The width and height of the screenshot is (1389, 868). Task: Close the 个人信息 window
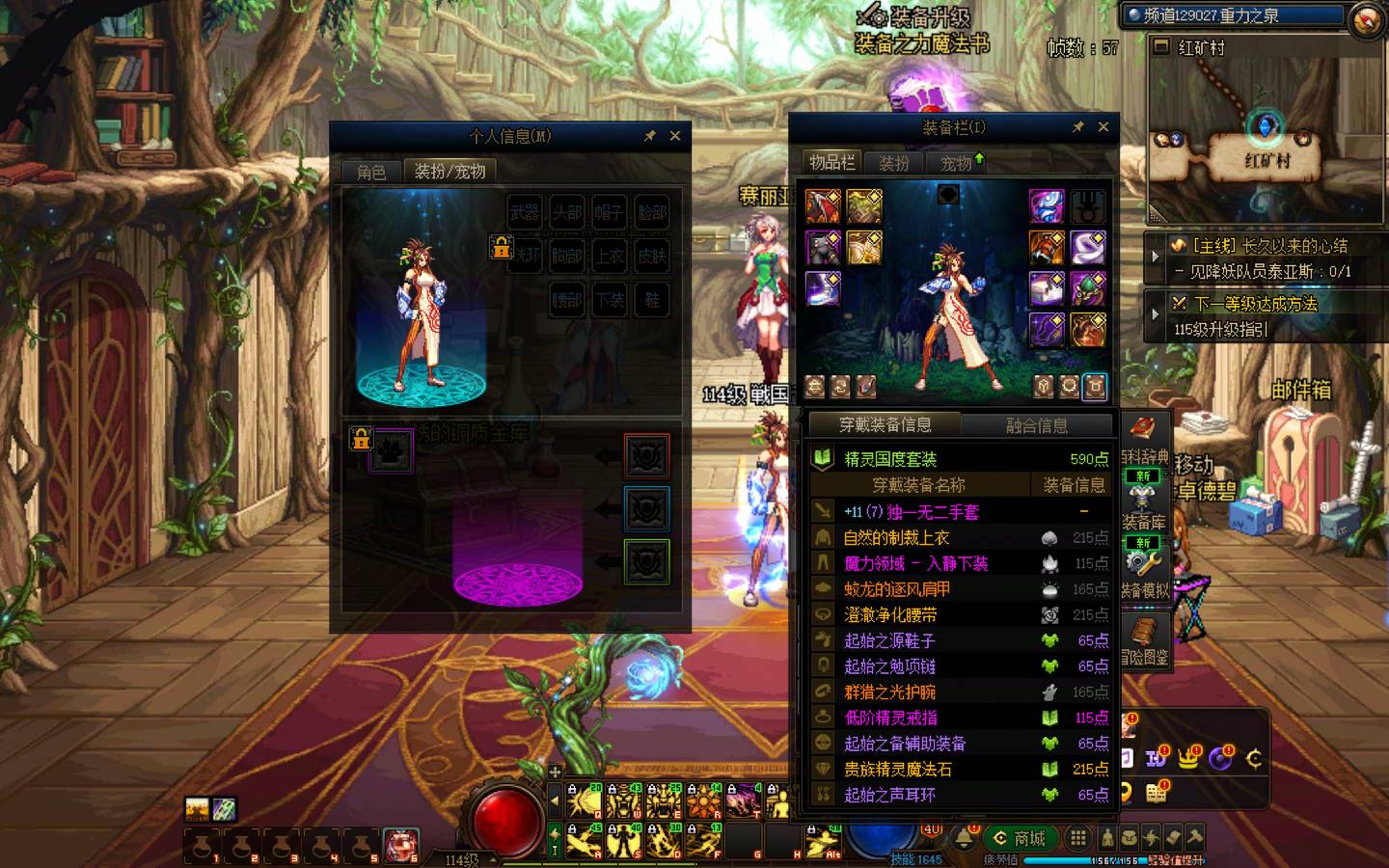pos(675,136)
